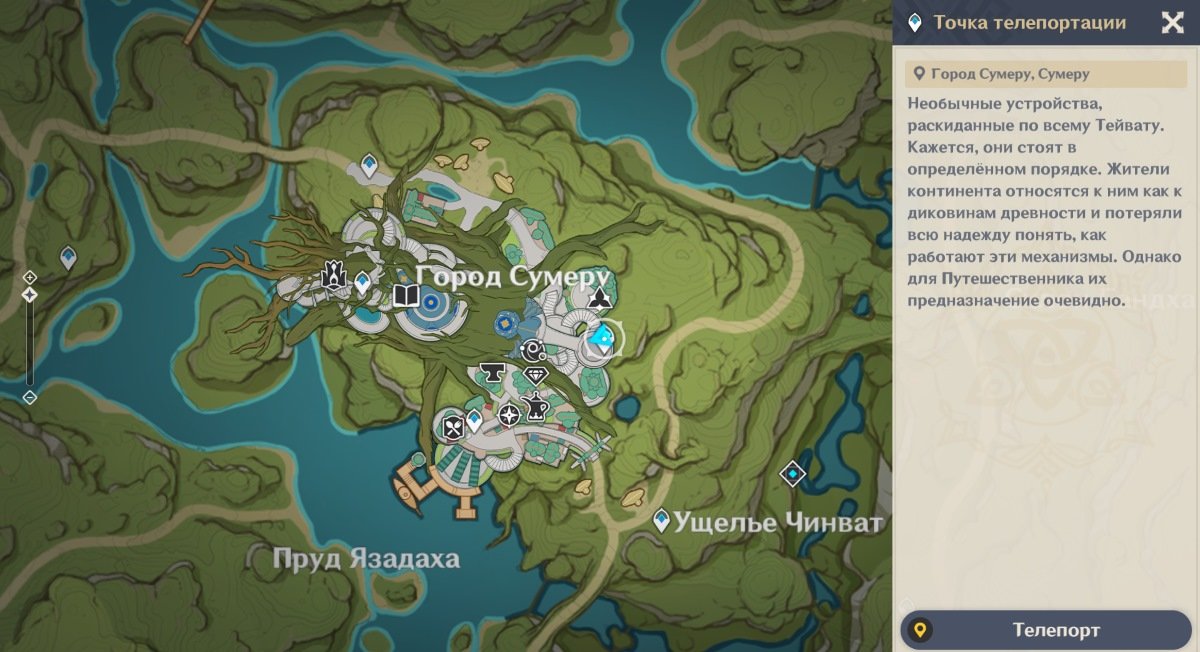This screenshot has height=652, width=1200.
Task: Close the teleport waypoint info panel
Action: [1172, 23]
